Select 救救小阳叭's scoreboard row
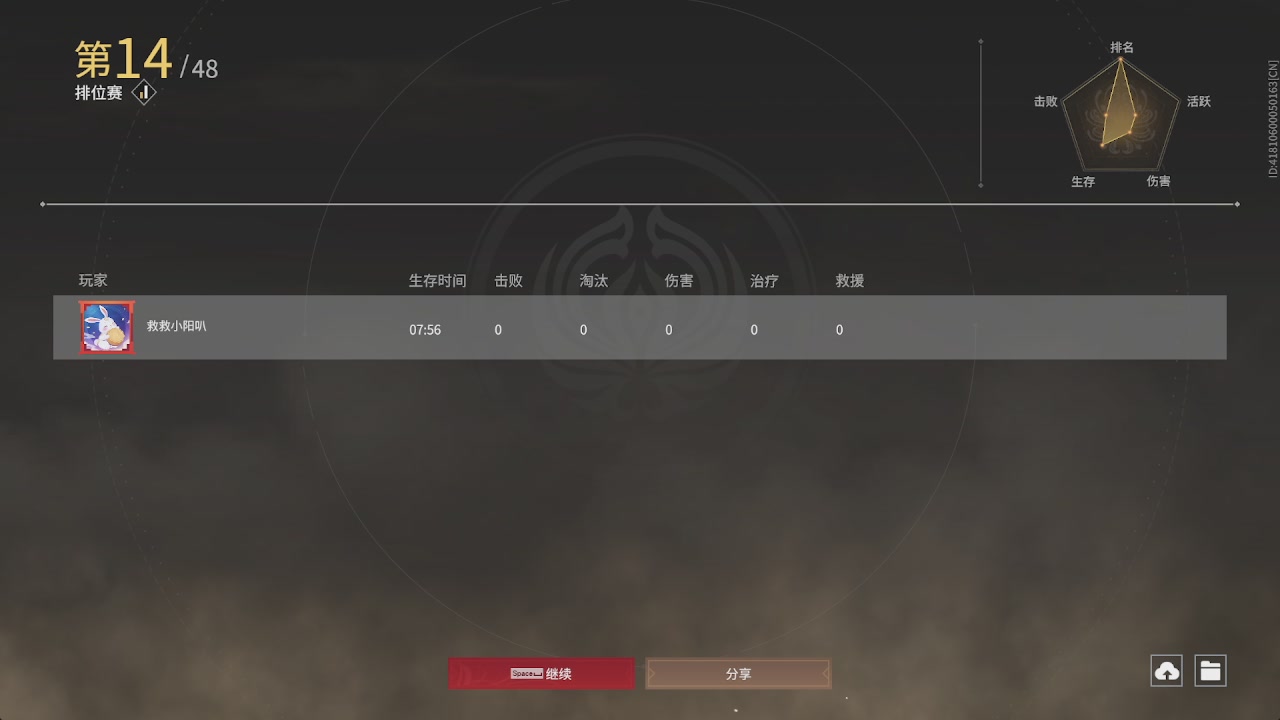Viewport: 1280px width, 720px height. tap(640, 327)
